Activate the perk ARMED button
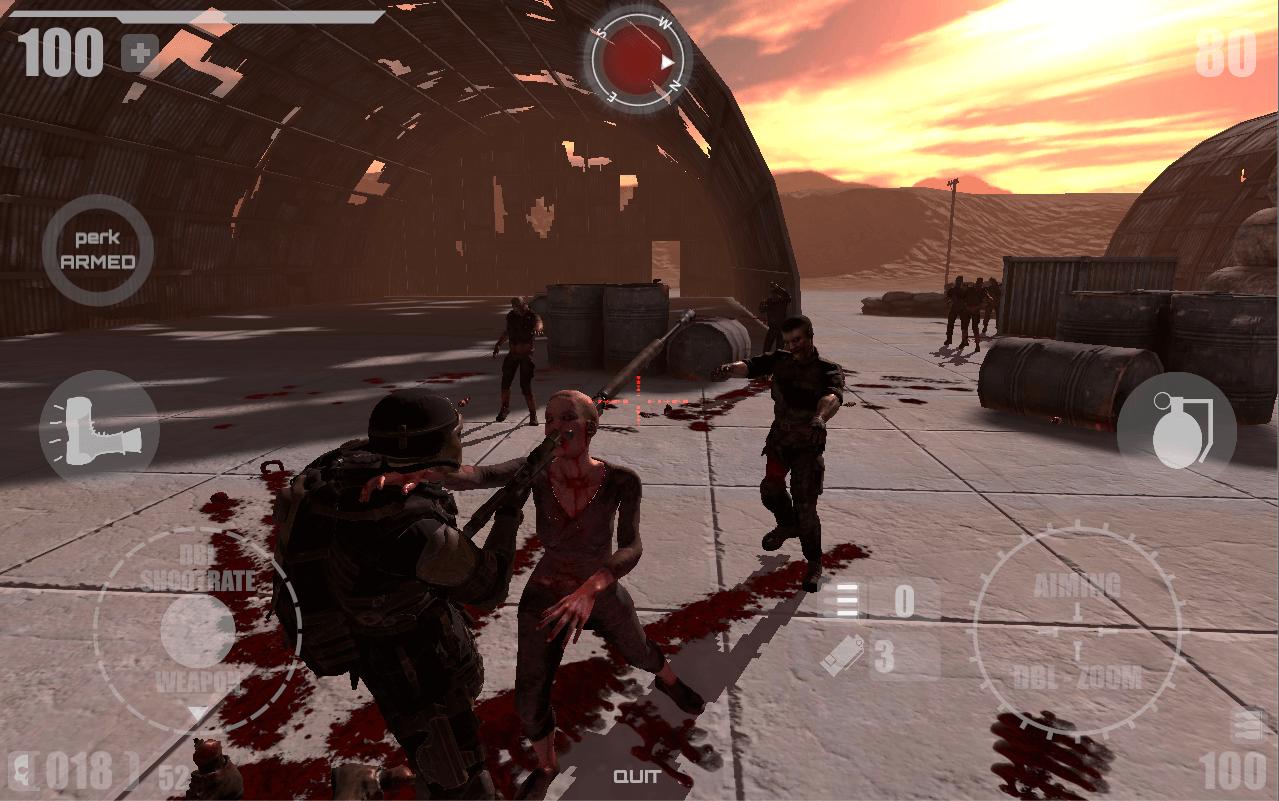The image size is (1279, 801). click(98, 250)
